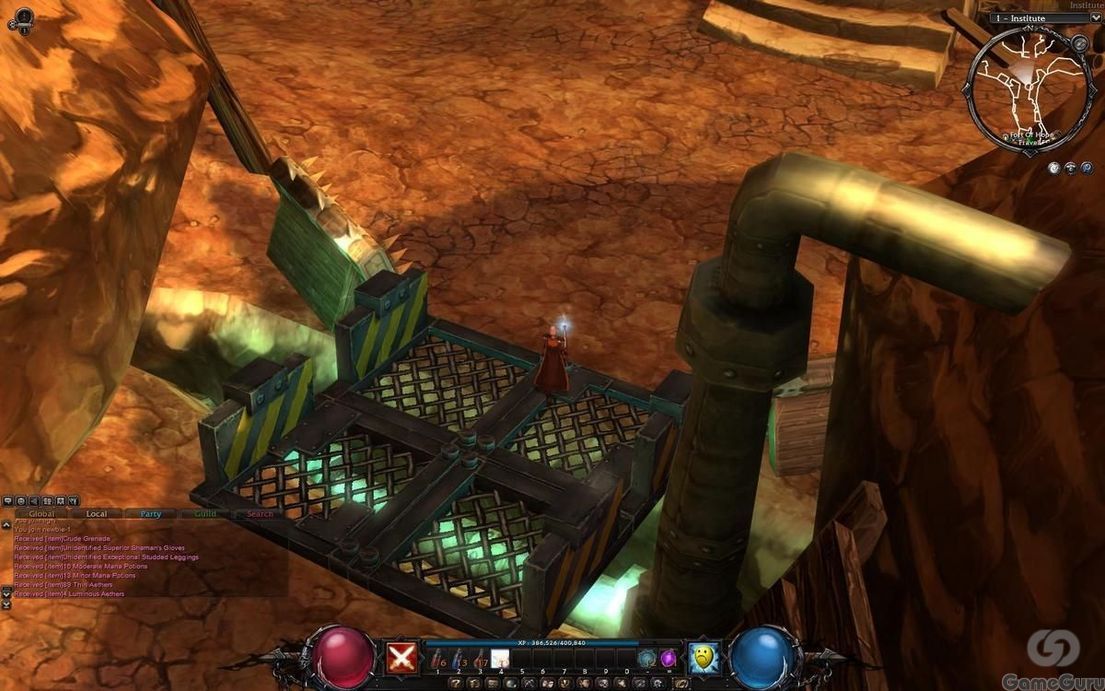
Task: Open the Search chat tab
Action: 260,514
